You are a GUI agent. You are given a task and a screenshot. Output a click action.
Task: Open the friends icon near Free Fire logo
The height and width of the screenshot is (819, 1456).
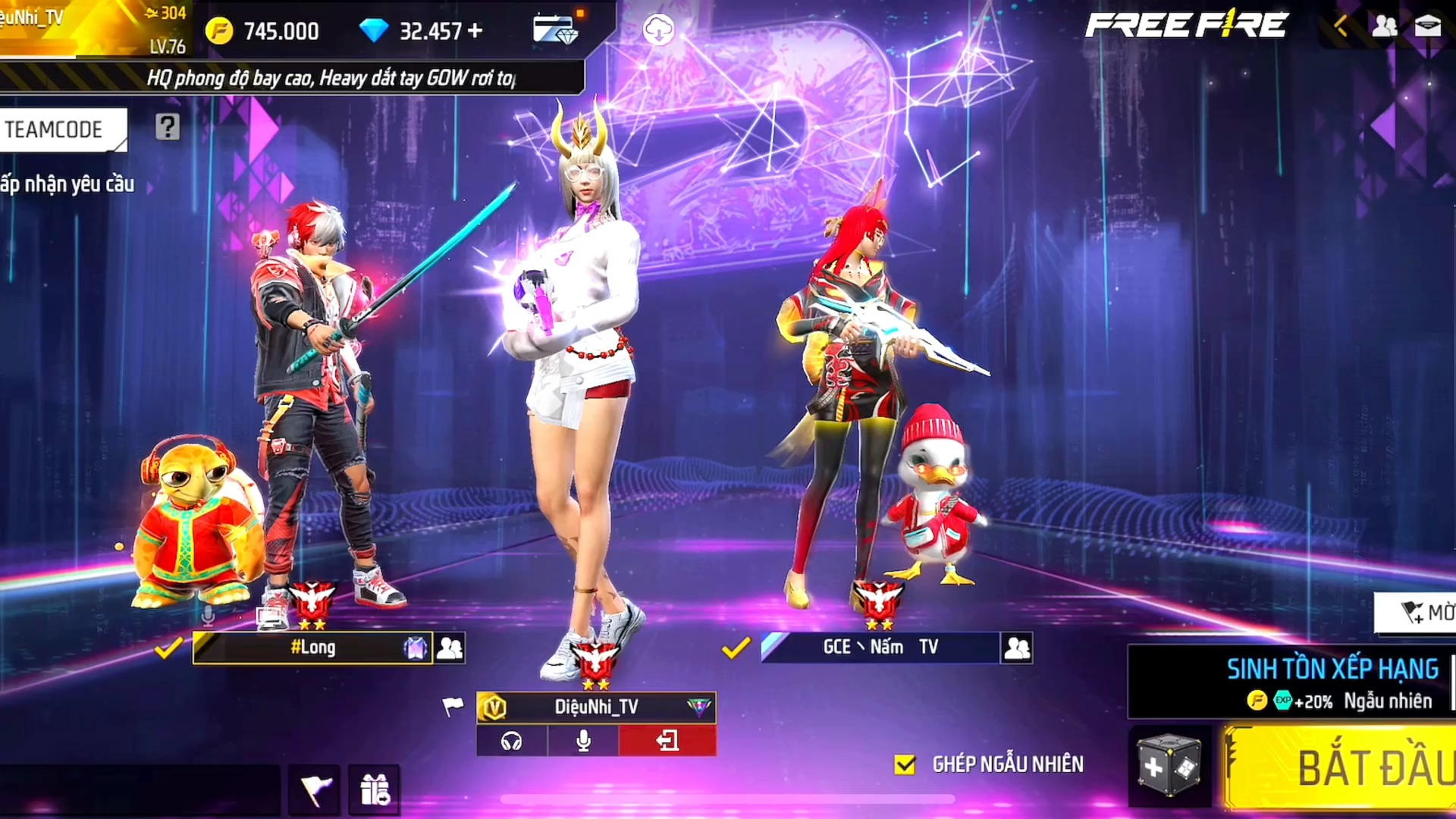click(1384, 27)
